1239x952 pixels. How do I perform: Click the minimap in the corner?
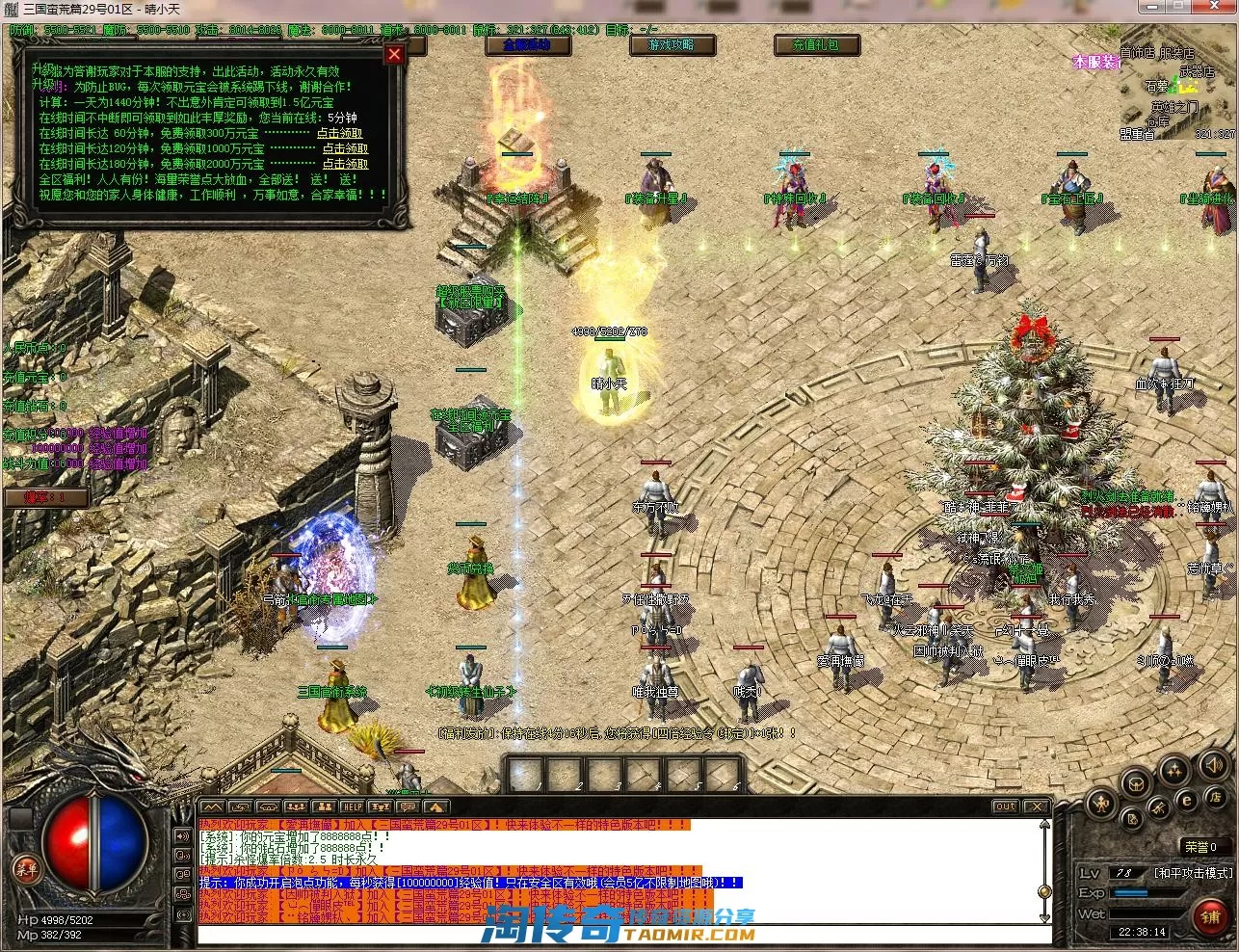point(1176,92)
